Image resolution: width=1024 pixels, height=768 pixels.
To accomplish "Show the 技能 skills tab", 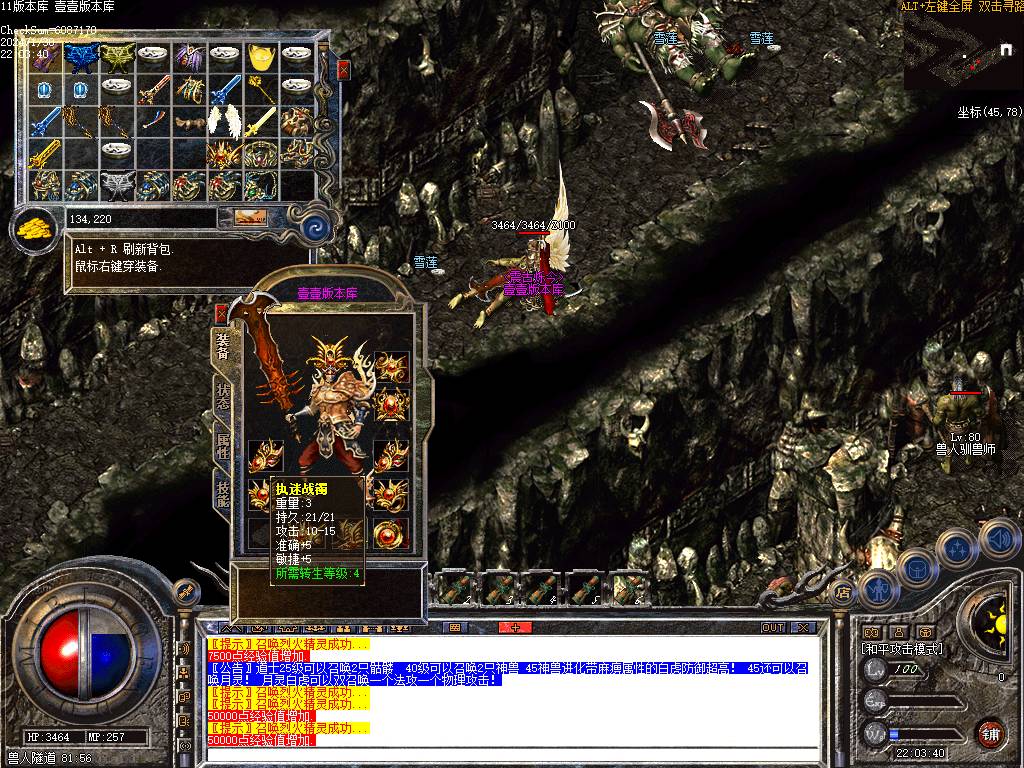I will (x=222, y=493).
